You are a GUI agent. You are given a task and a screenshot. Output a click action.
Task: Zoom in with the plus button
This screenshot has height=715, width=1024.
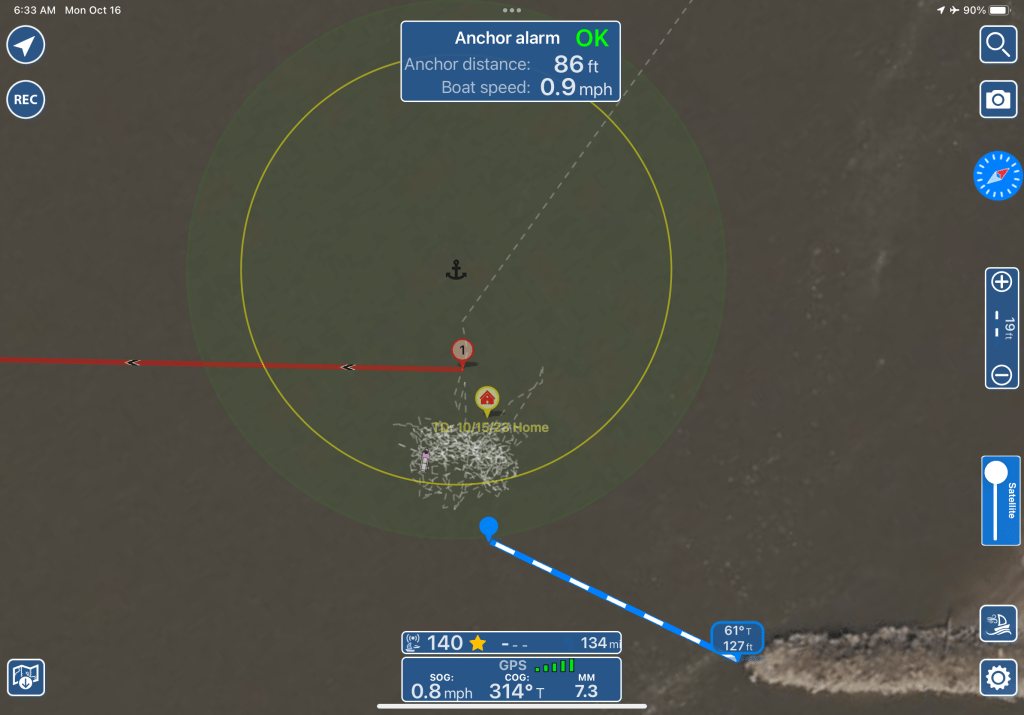pos(1001,282)
